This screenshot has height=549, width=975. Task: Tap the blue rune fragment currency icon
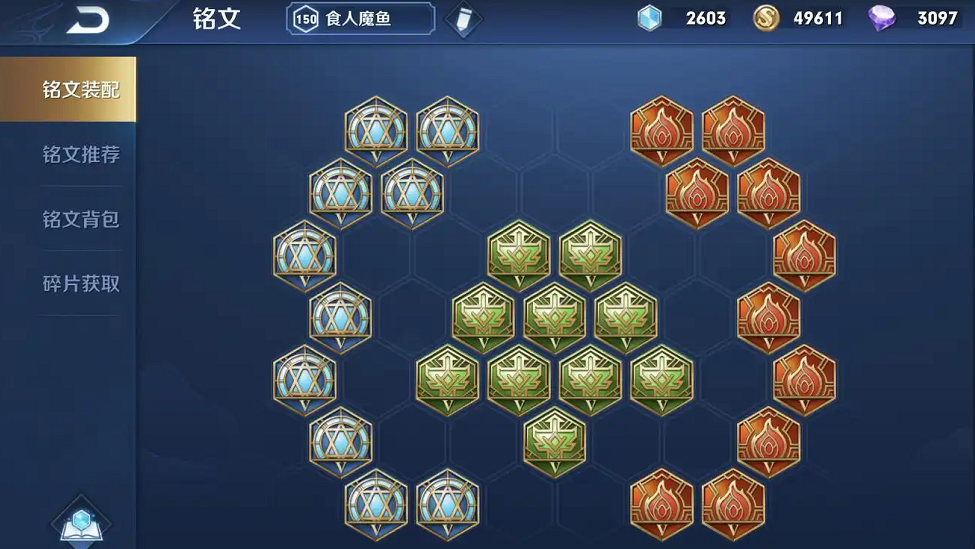[x=651, y=18]
